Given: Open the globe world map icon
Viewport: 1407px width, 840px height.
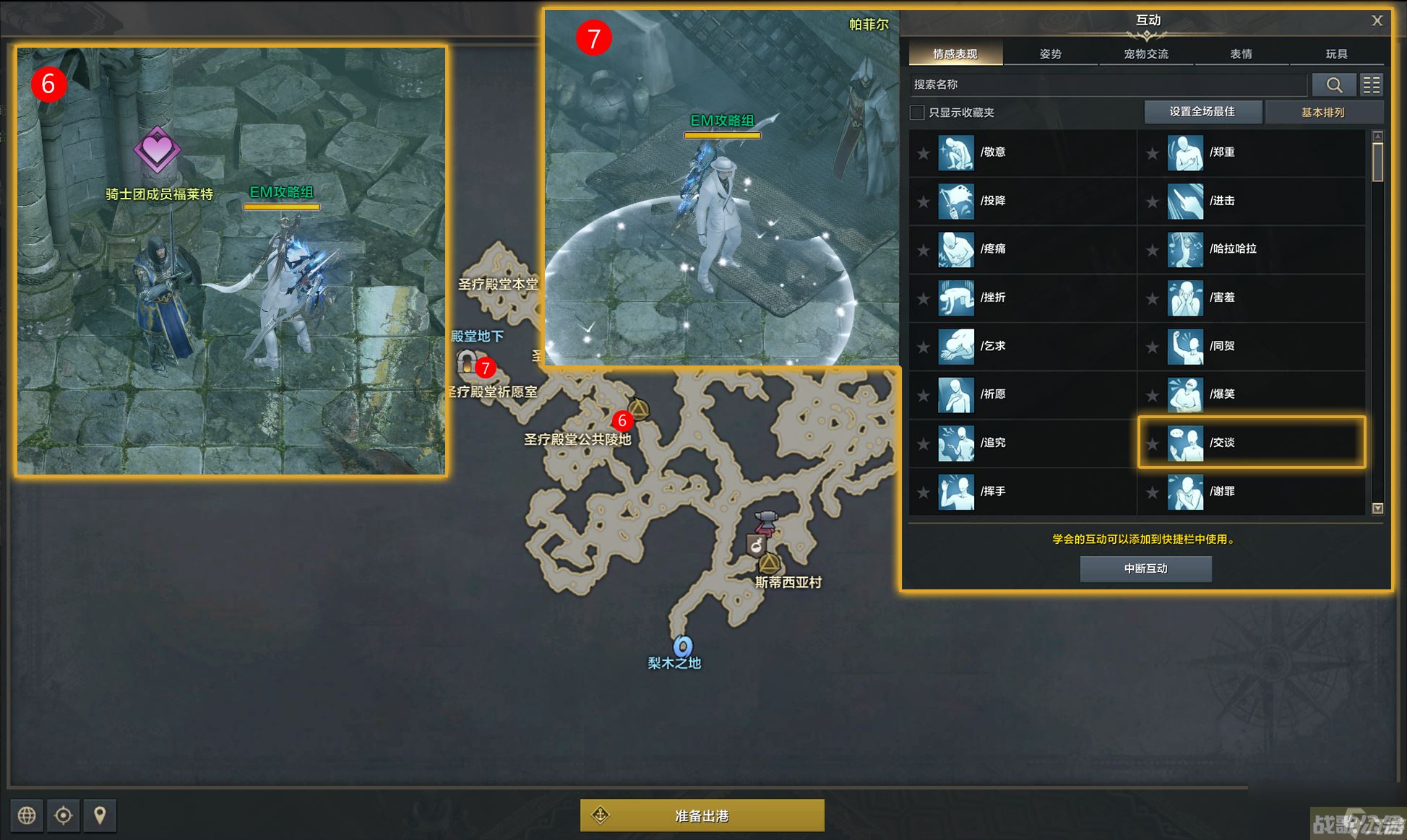Looking at the screenshot, I should pyautogui.click(x=27, y=815).
